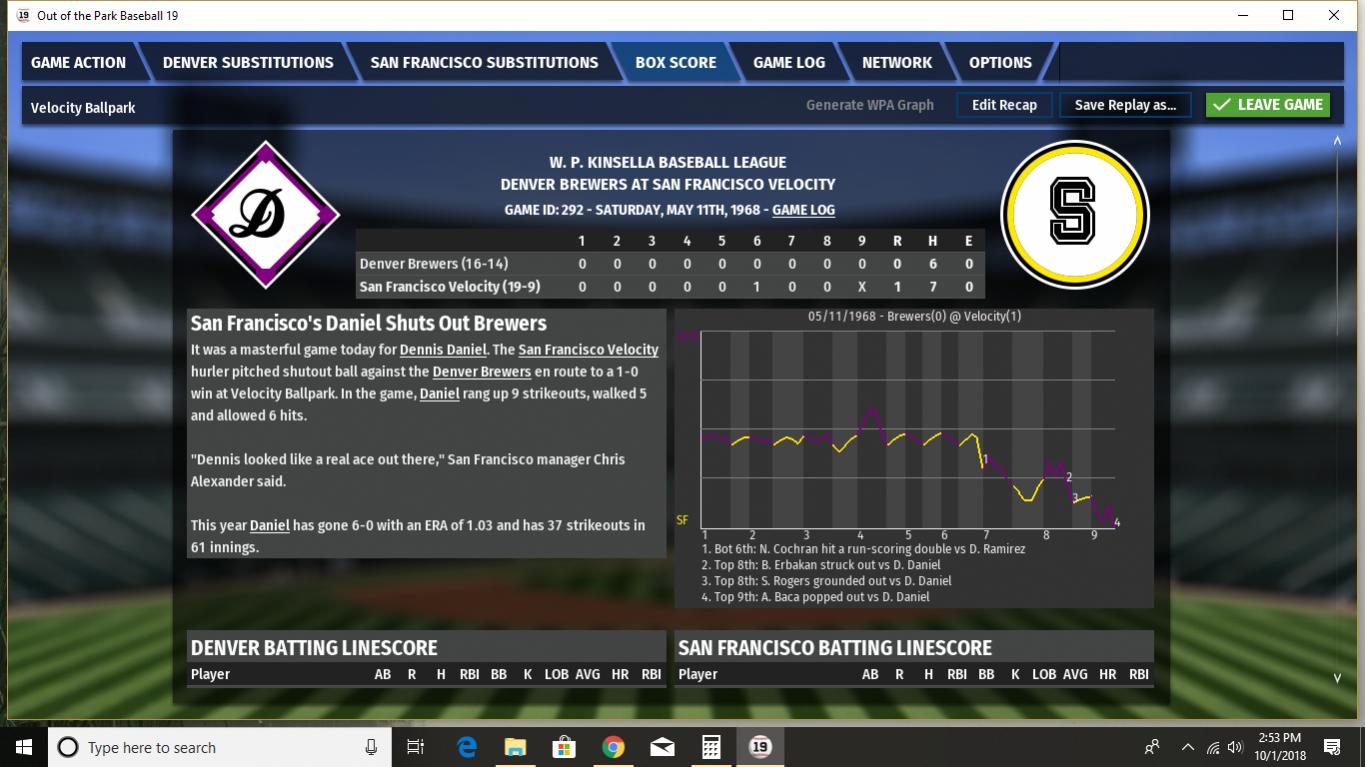
Task: Open the Options tab
Action: 1000,62
